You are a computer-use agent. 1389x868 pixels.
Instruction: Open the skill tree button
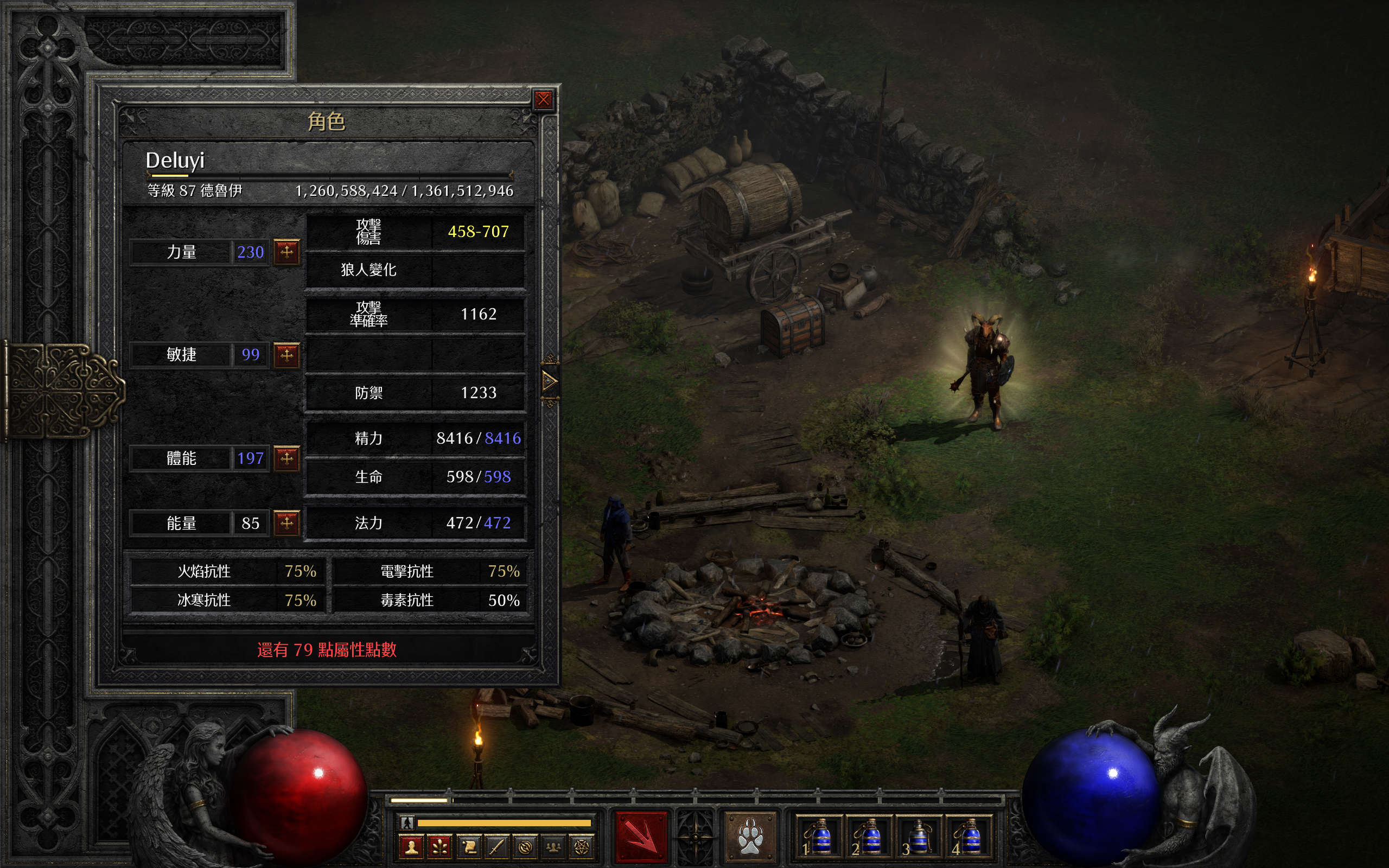click(x=440, y=847)
